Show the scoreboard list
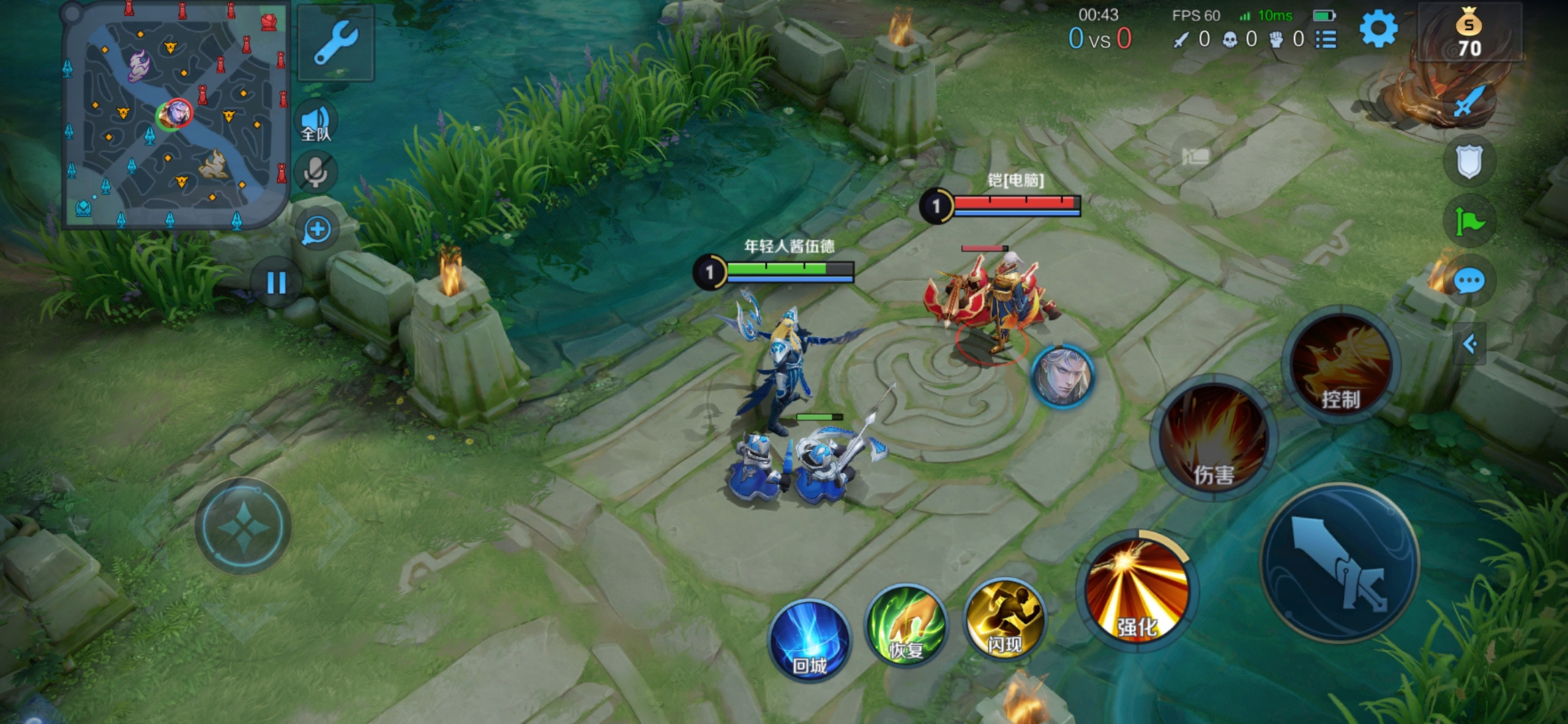 1325,40
